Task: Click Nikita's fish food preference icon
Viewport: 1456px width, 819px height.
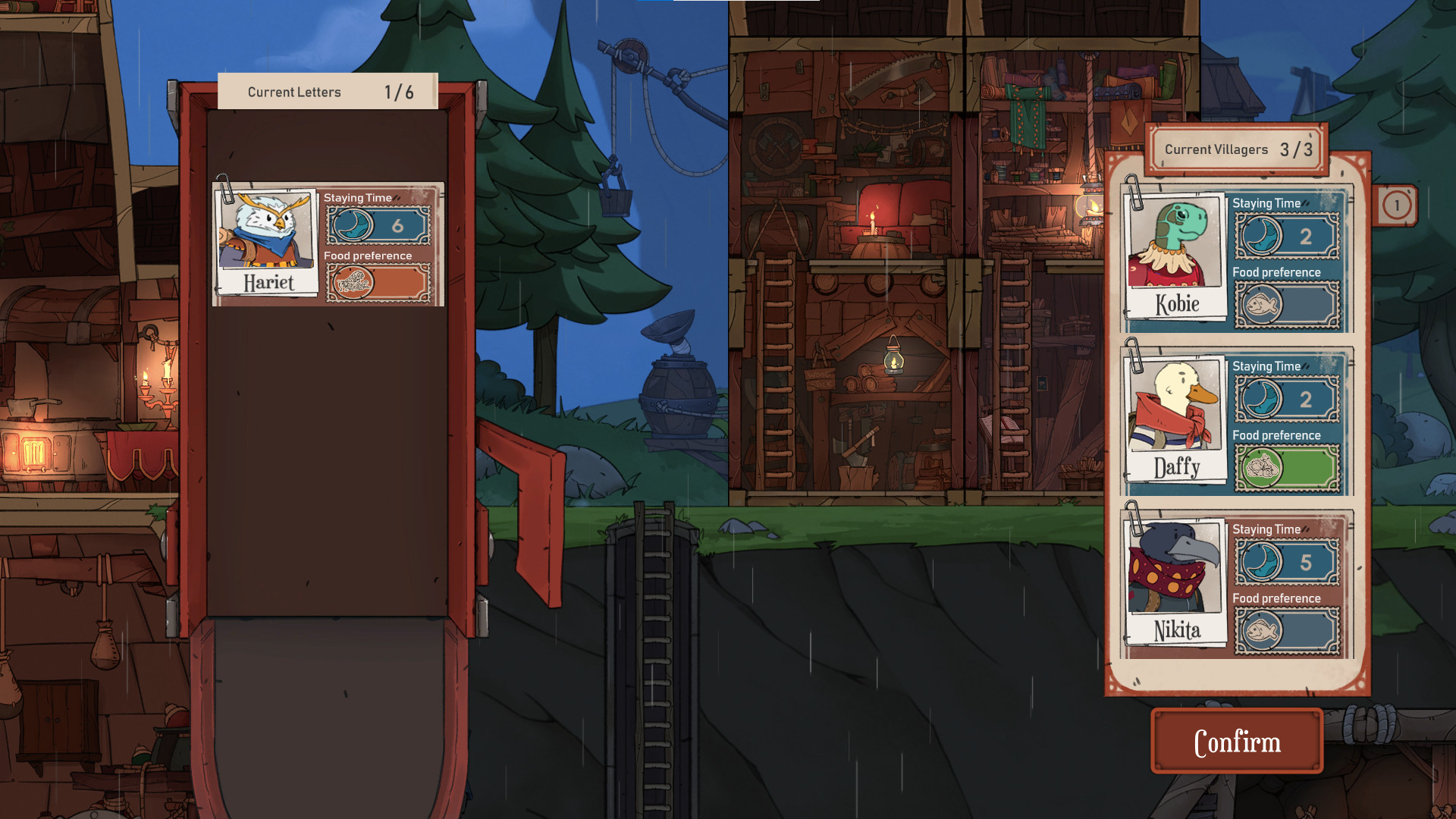Action: click(x=1260, y=631)
